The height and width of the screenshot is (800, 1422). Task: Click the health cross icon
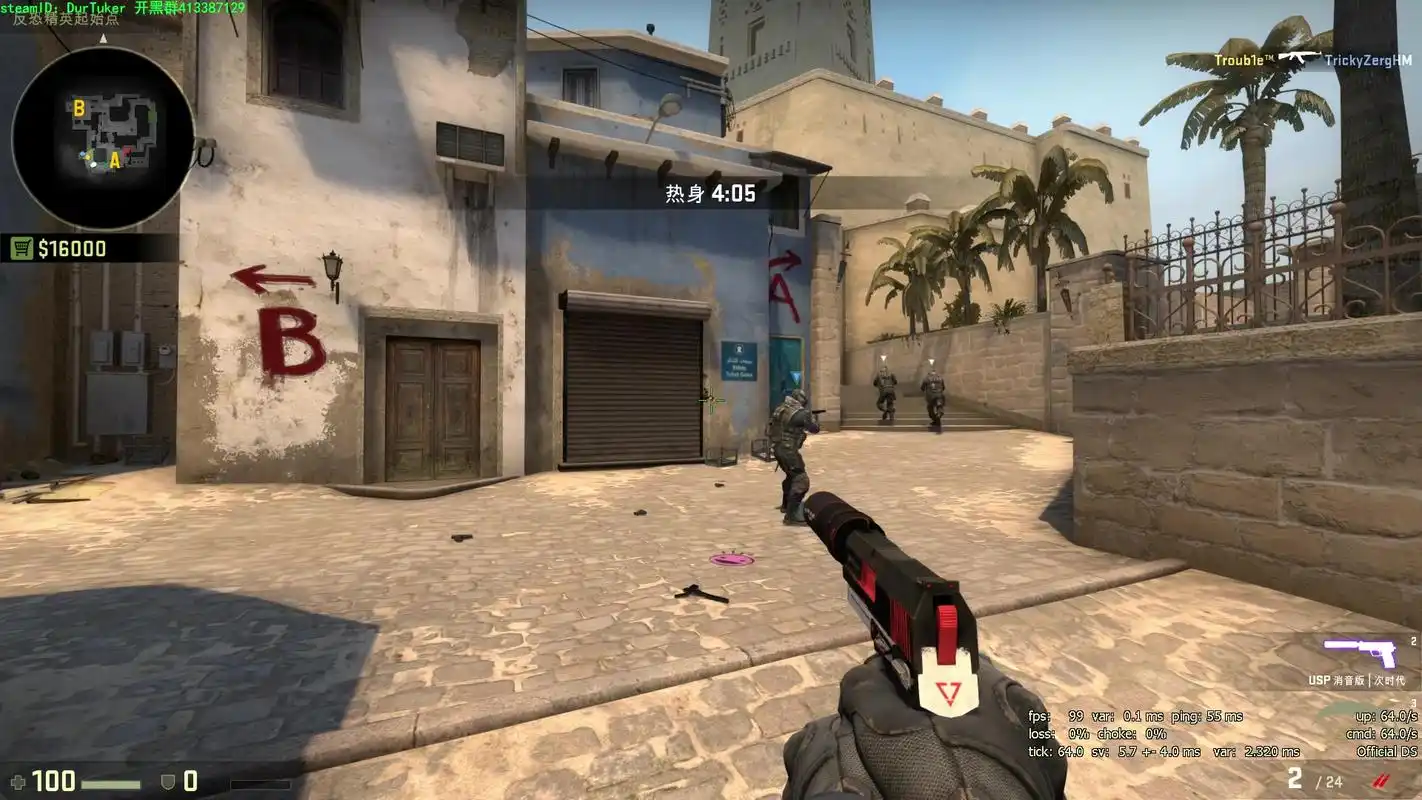[16, 782]
